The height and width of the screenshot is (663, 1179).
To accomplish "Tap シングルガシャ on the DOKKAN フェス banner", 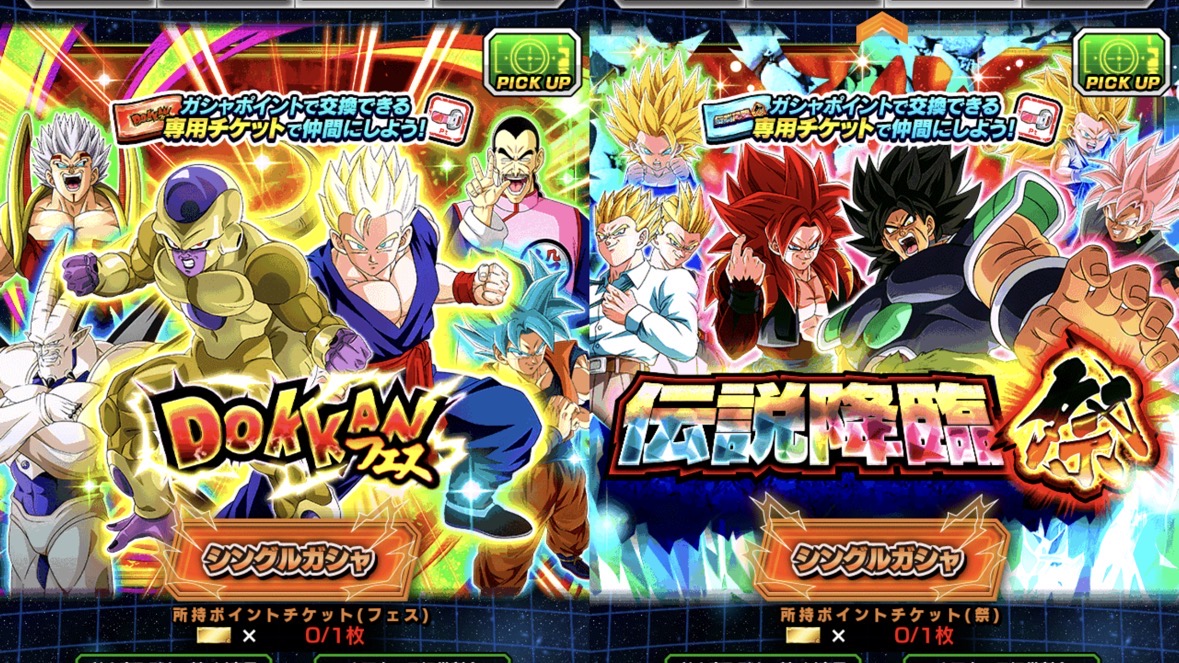I will pyautogui.click(x=290, y=558).
